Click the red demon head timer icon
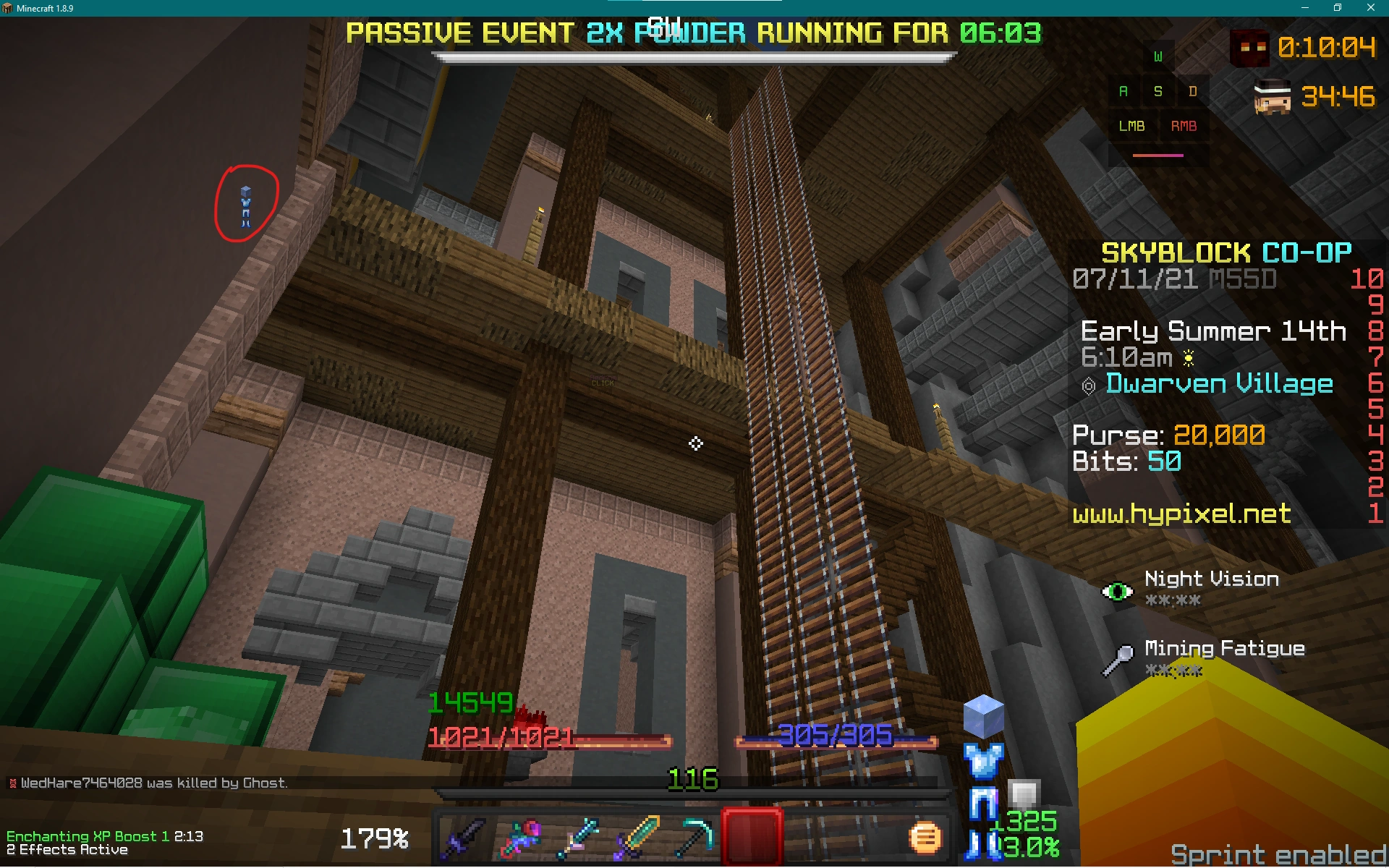Viewport: 1389px width, 868px height. (x=1251, y=48)
